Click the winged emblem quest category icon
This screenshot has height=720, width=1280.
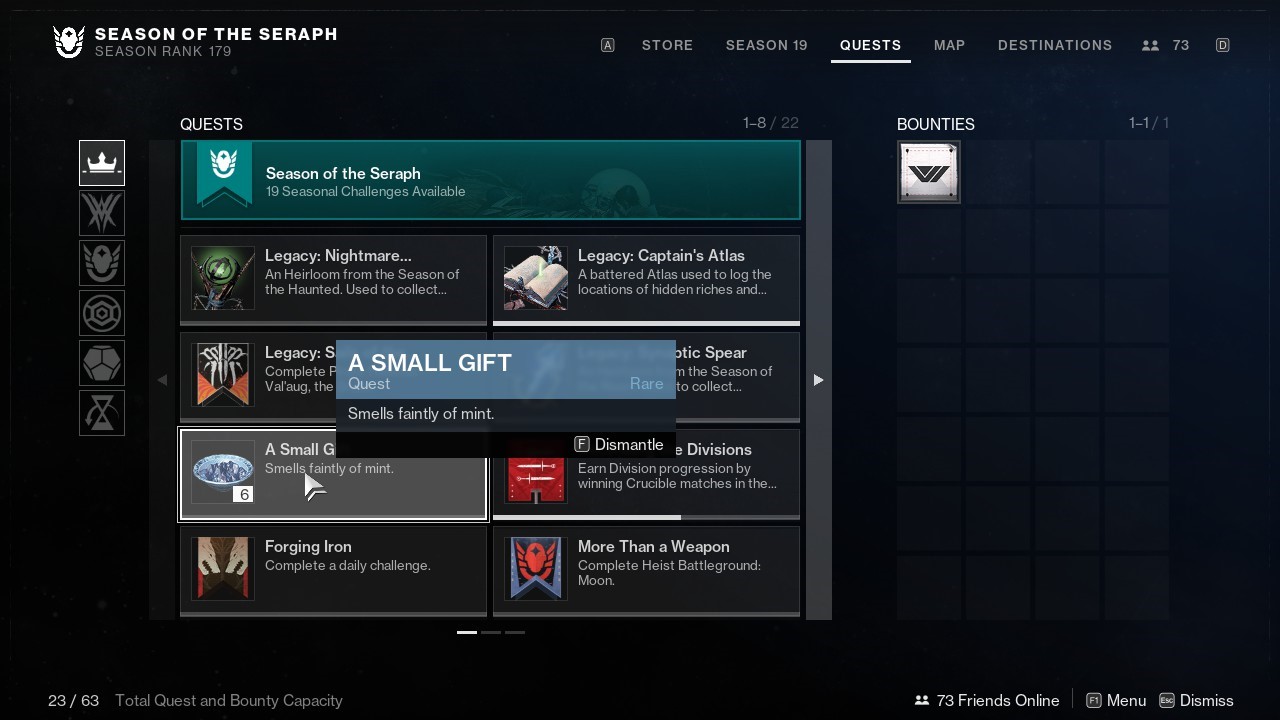click(x=101, y=263)
